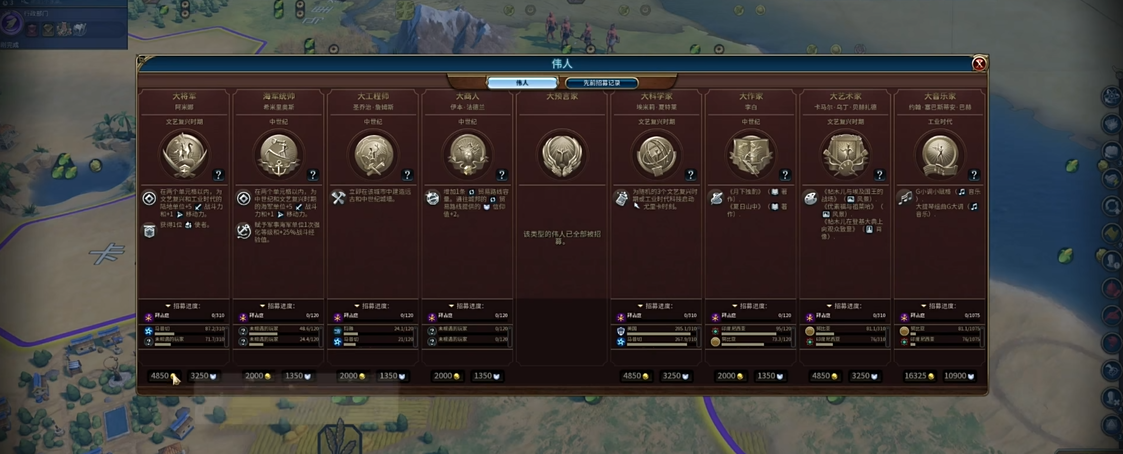Screen dimensions: 1123x454
Task: Buy the Great Writer 李白 with 1350 faith
Action: coord(771,377)
